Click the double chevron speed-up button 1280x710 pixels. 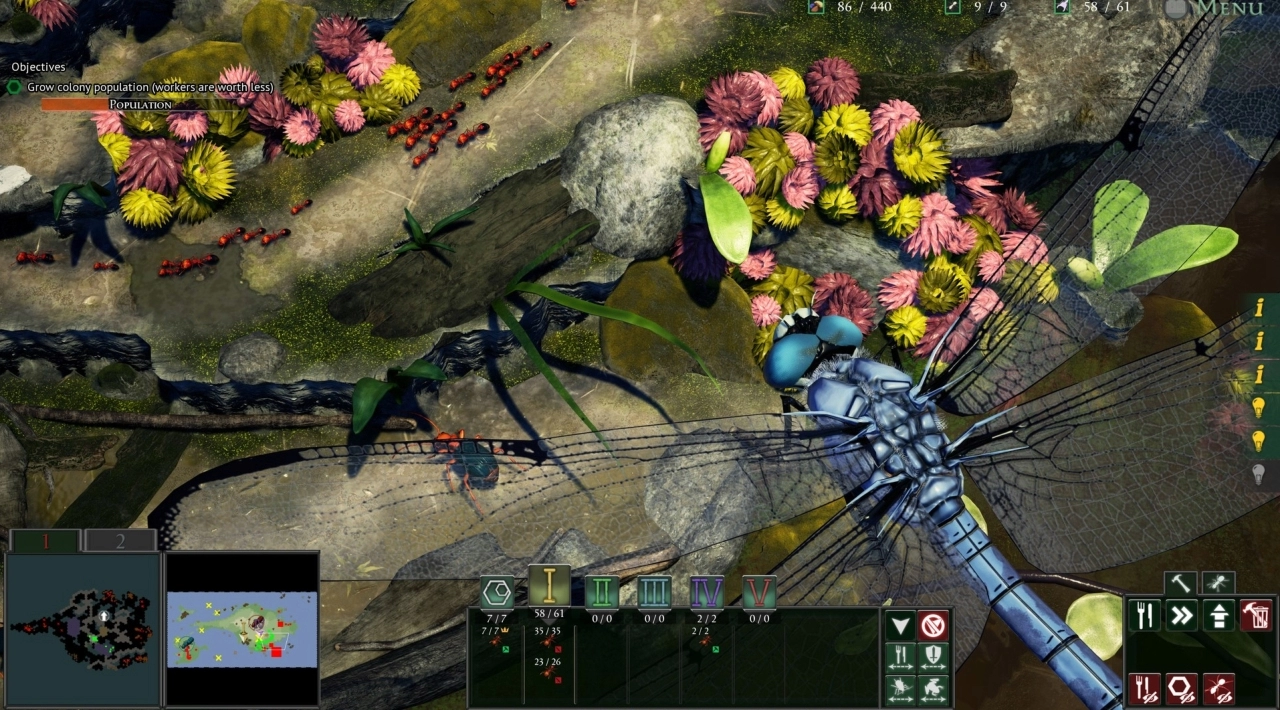1182,615
